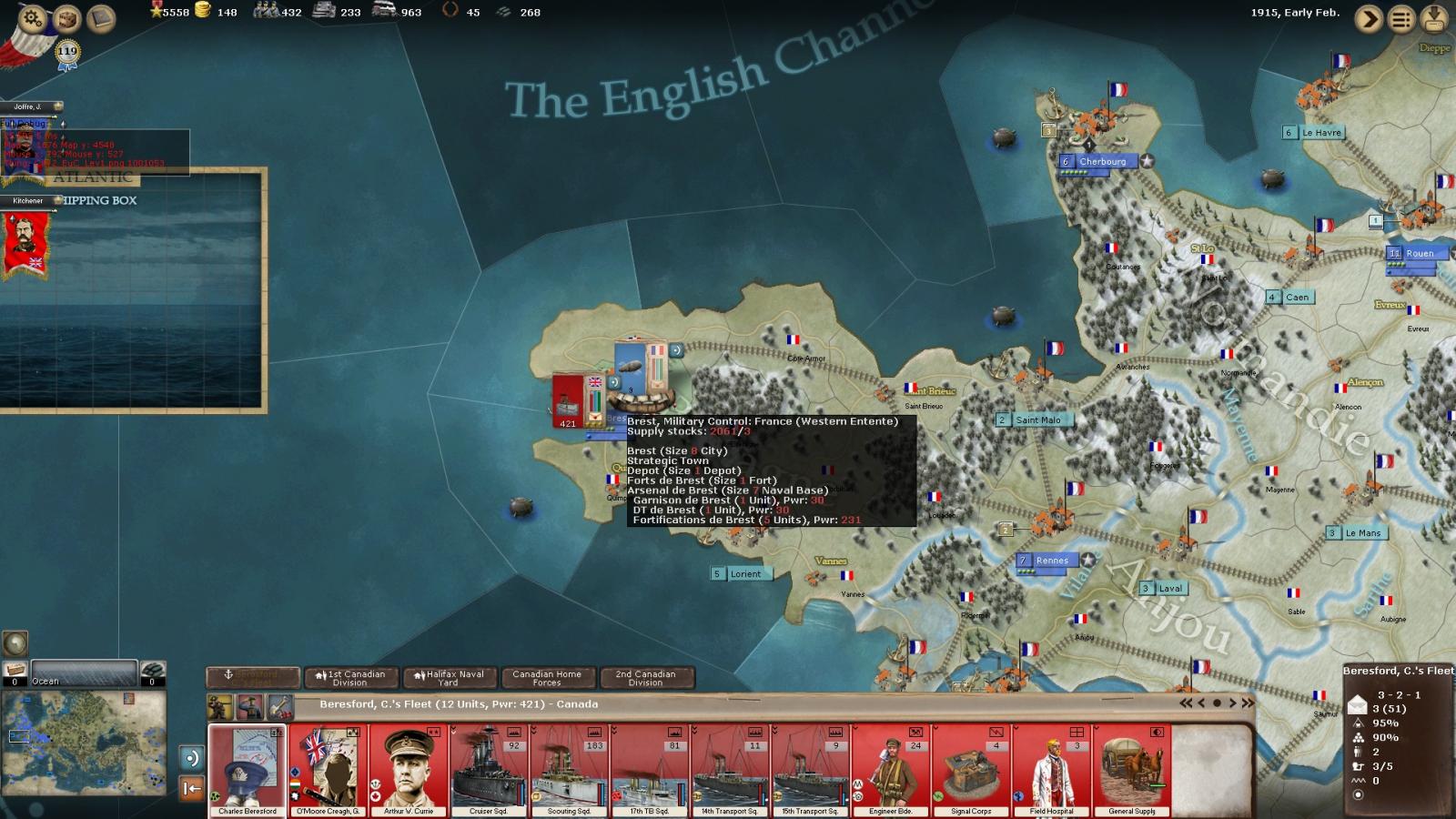
Task: Pick the Arthur V. Currie unit card
Action: [409, 770]
